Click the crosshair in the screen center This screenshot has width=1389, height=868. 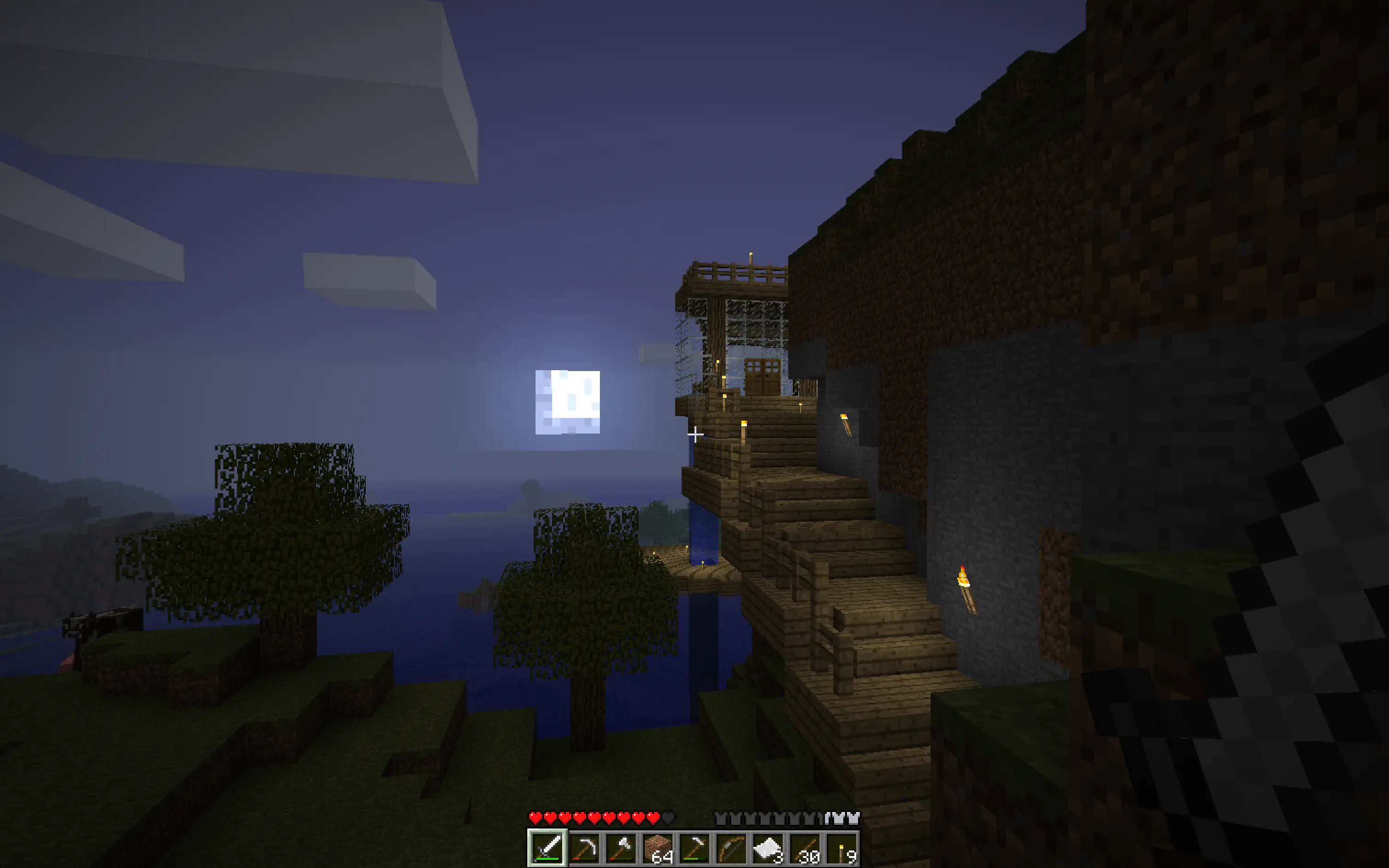pyautogui.click(x=694, y=434)
